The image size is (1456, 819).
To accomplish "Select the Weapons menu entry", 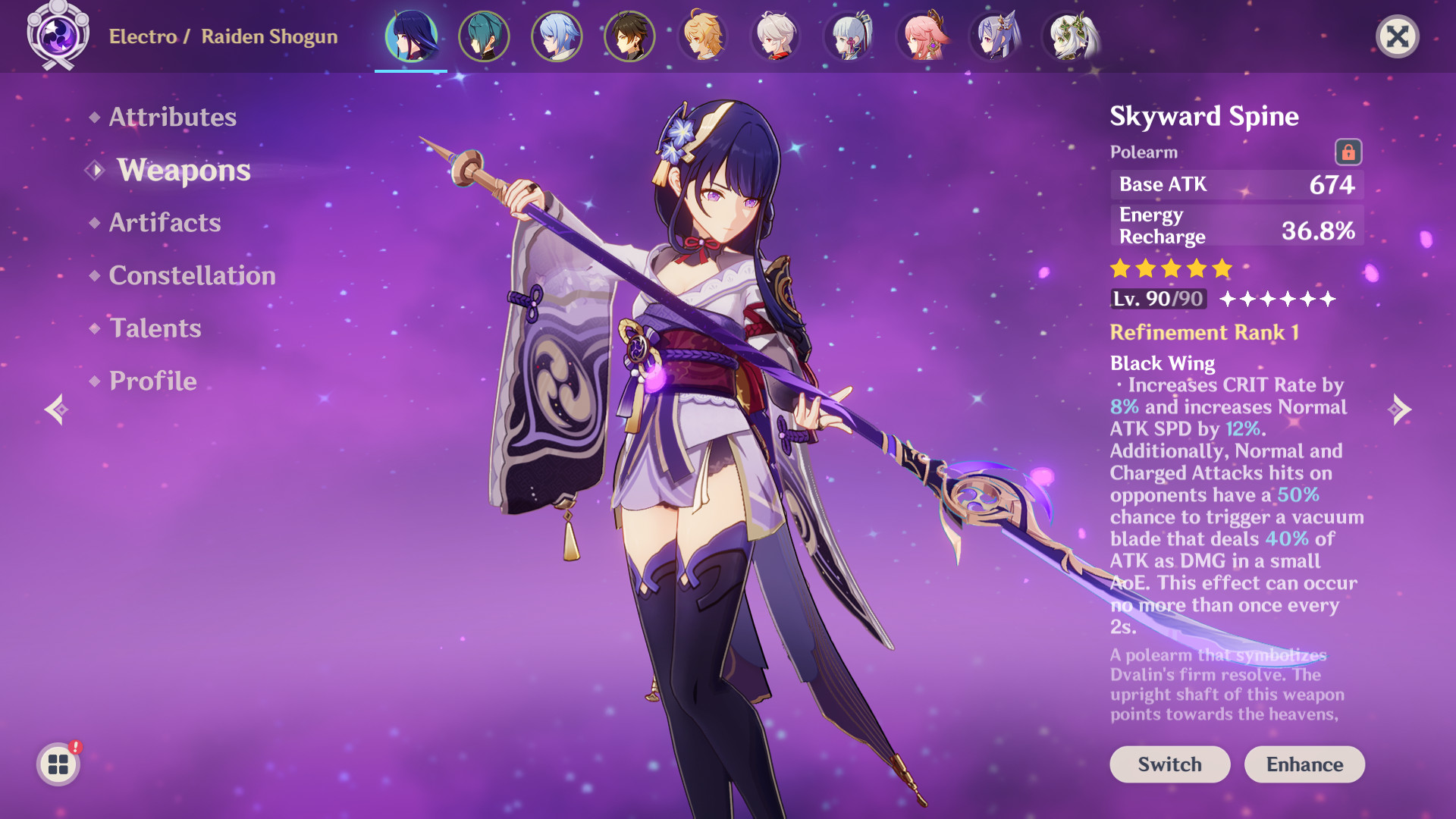I will click(x=184, y=170).
